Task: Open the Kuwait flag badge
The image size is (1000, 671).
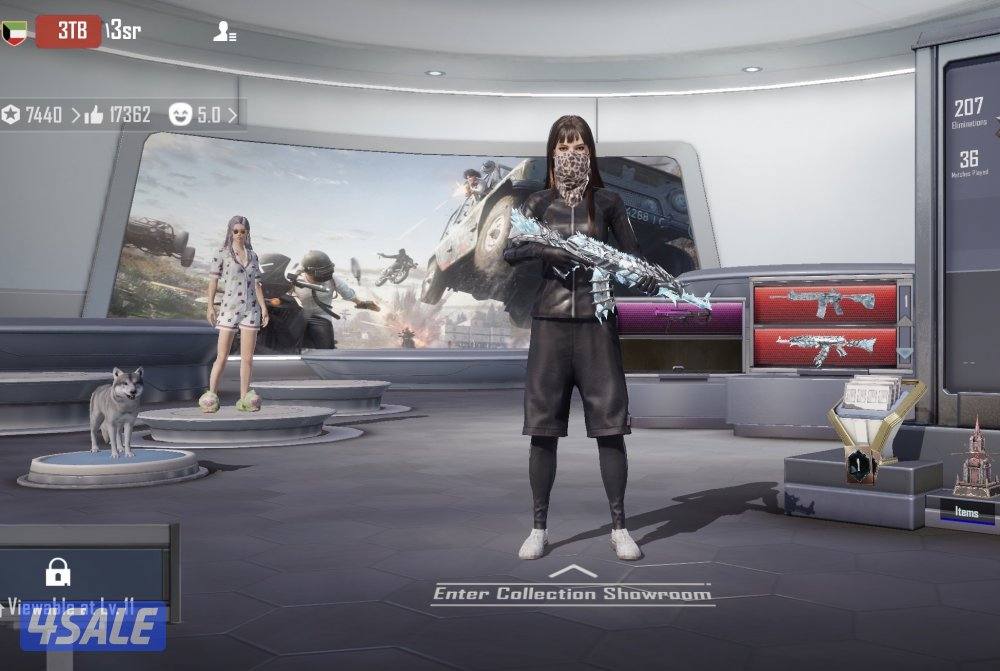Action: pos(15,31)
